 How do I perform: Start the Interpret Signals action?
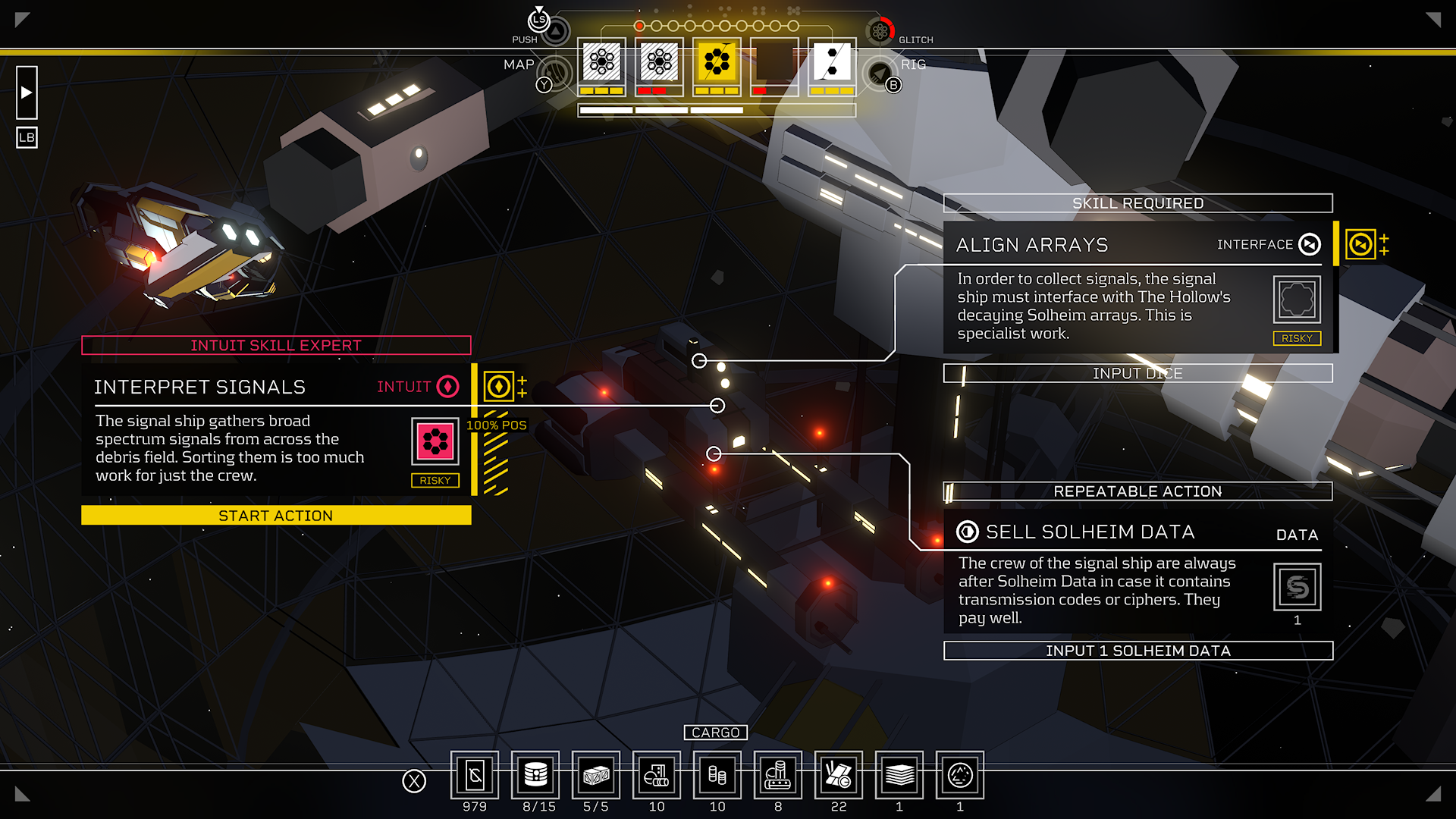[276, 516]
